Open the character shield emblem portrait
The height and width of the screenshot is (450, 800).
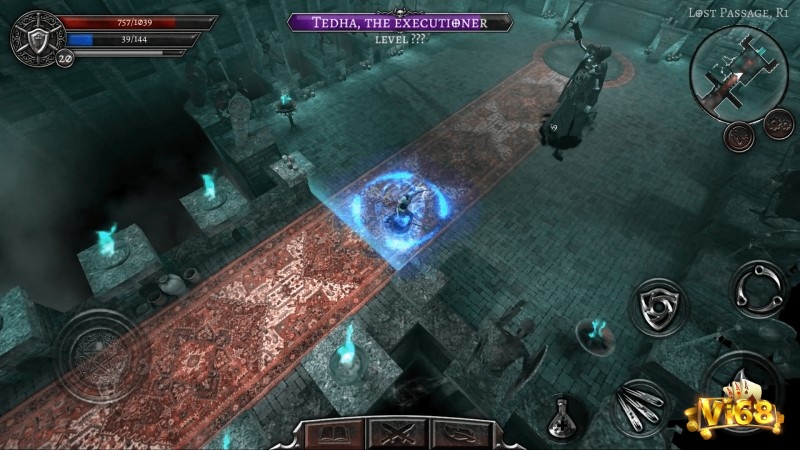pyautogui.click(x=34, y=37)
